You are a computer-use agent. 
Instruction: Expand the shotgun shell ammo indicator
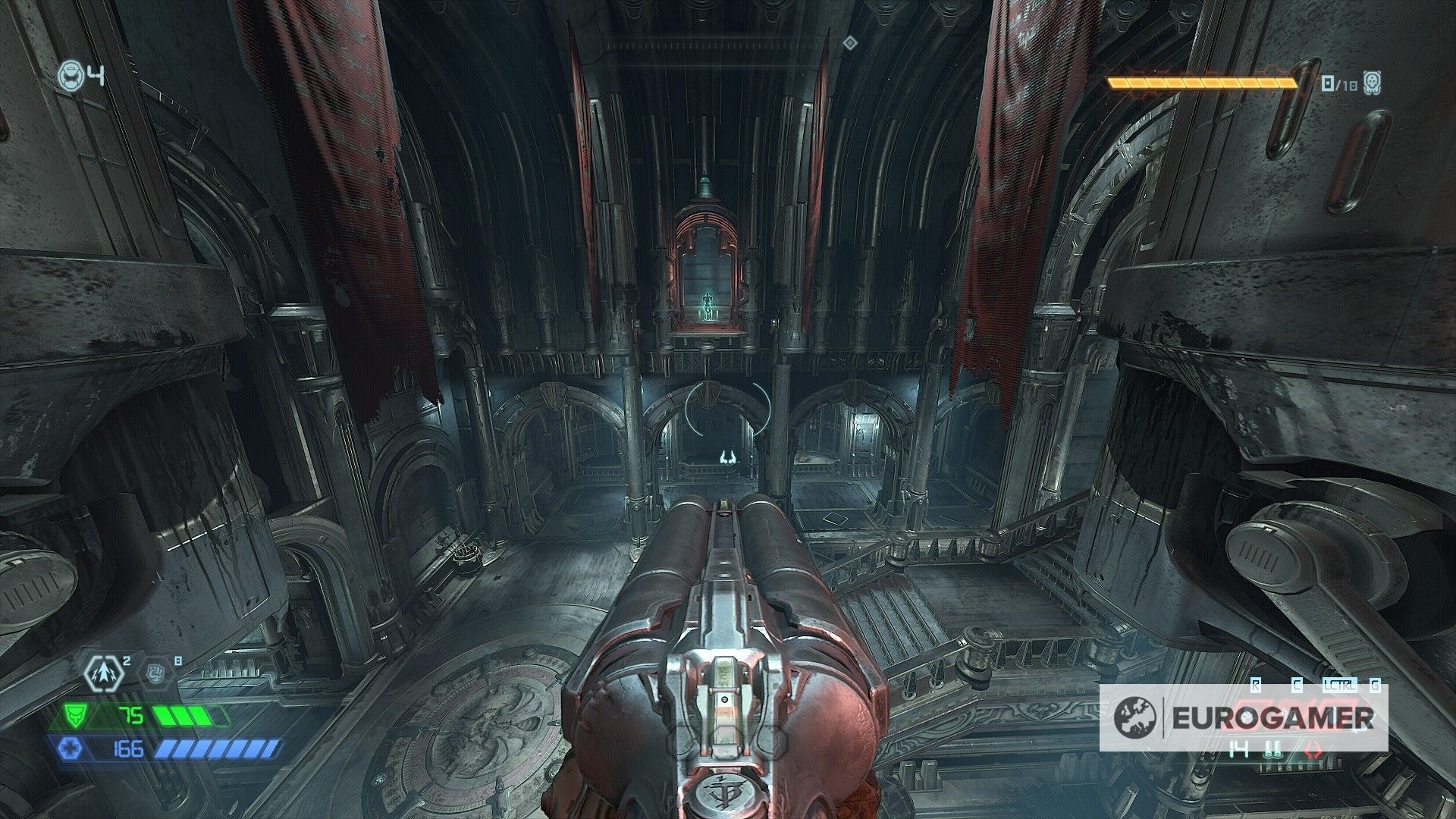[x=1272, y=748]
